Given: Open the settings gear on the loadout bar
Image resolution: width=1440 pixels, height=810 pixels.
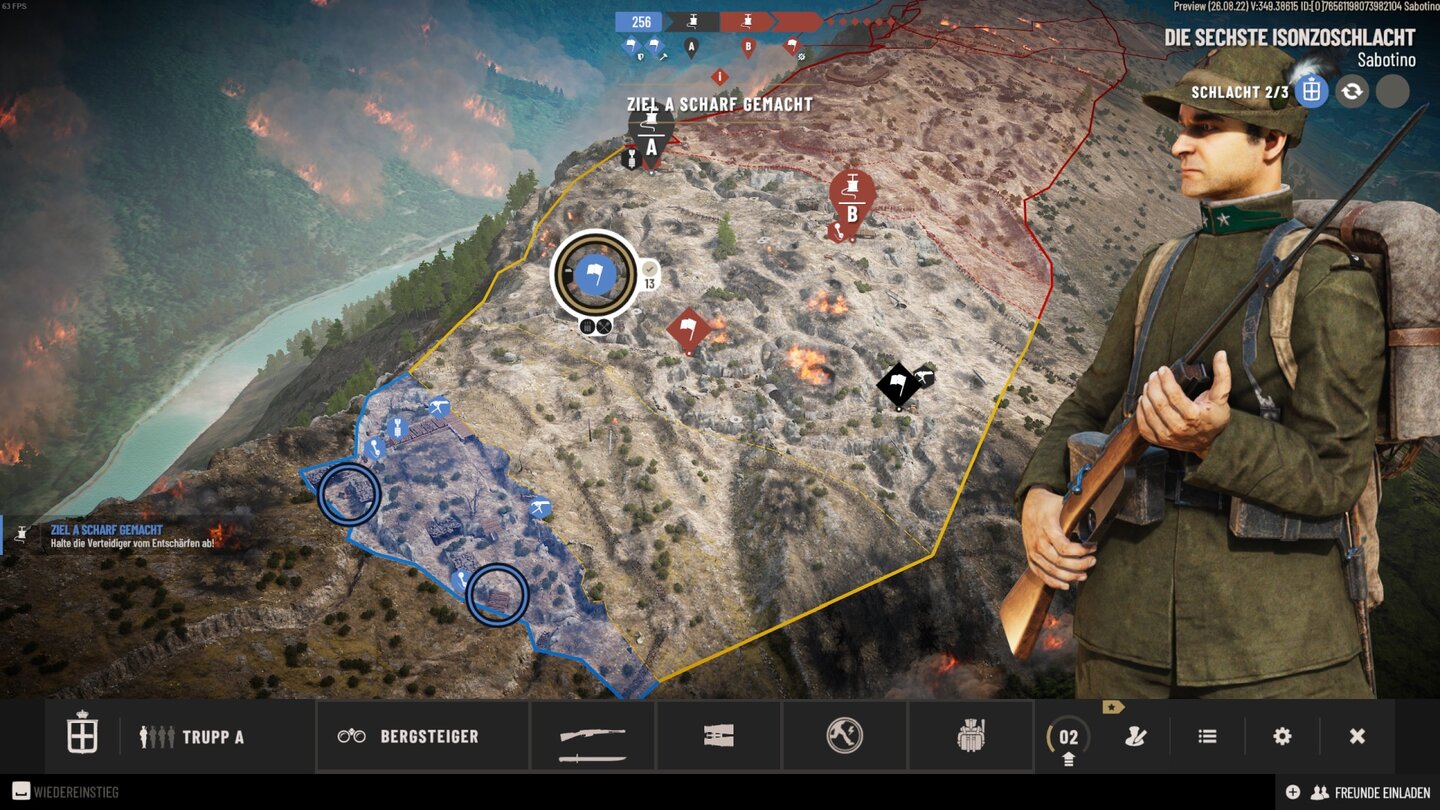Looking at the screenshot, I should tap(1281, 736).
